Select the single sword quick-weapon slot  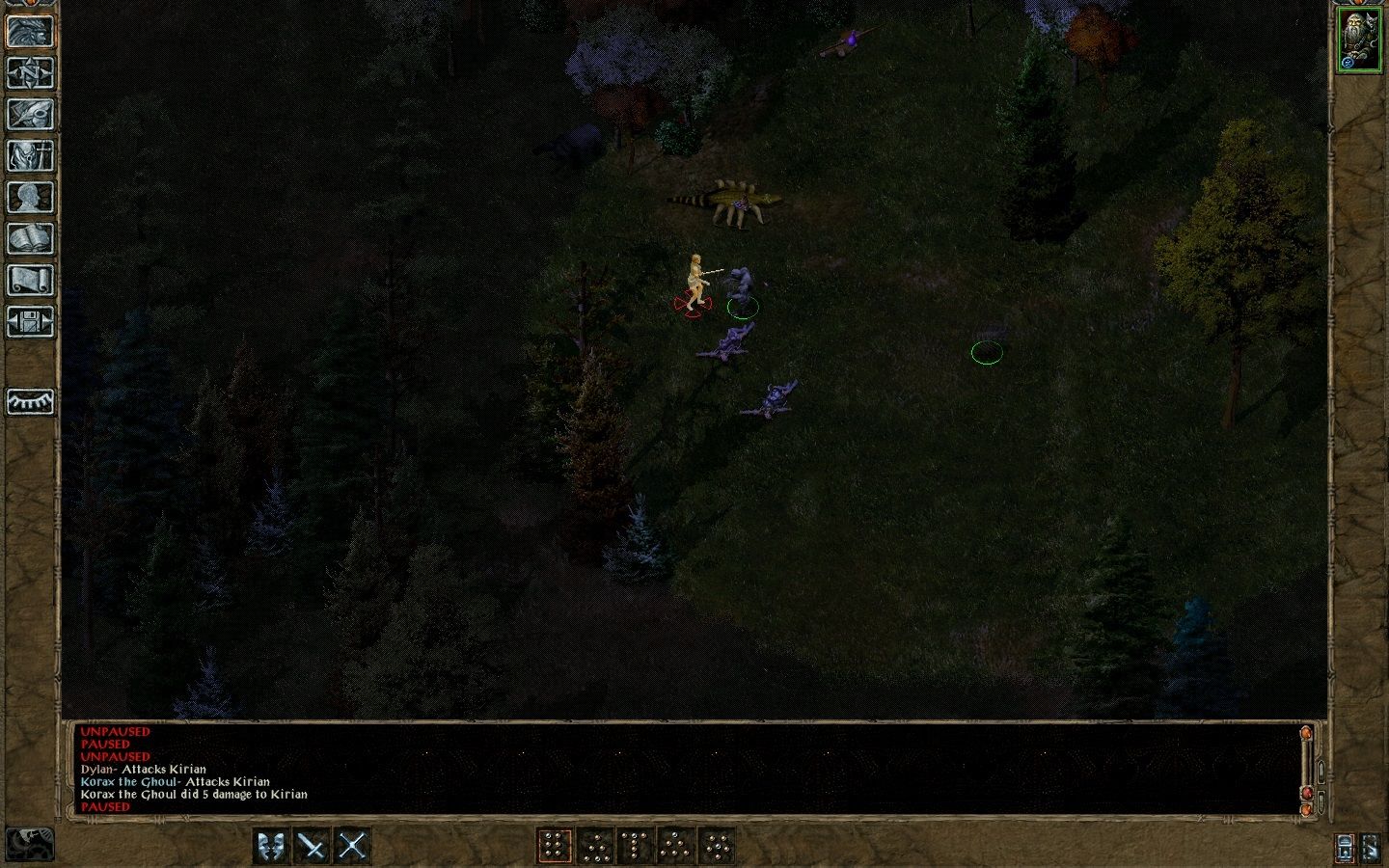[310, 844]
